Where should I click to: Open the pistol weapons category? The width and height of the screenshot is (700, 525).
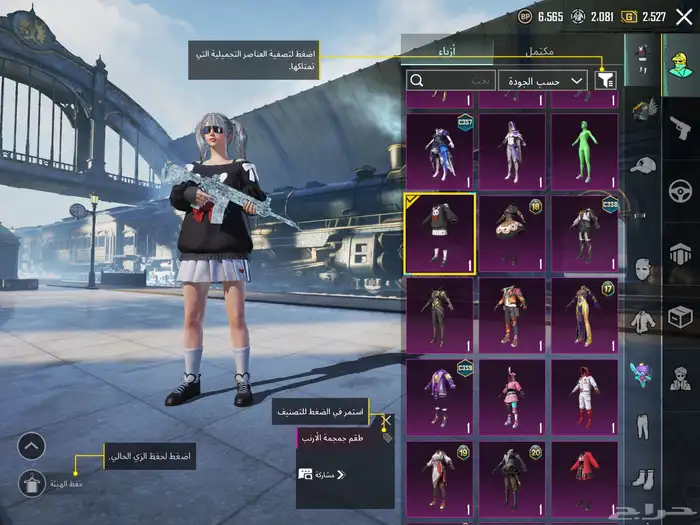pyautogui.click(x=679, y=127)
